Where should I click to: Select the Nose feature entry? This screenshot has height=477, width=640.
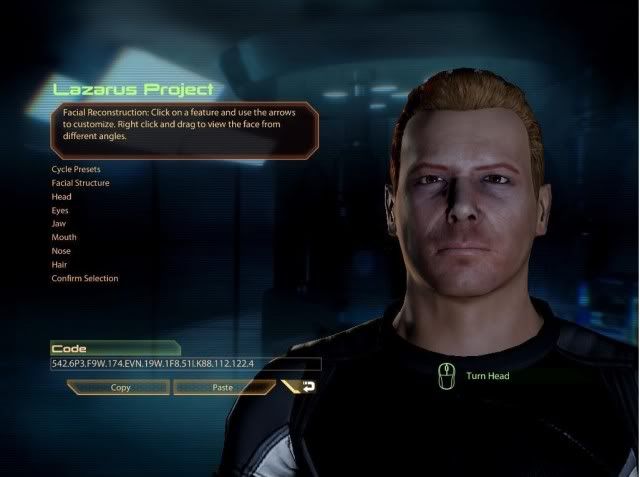pos(62,251)
